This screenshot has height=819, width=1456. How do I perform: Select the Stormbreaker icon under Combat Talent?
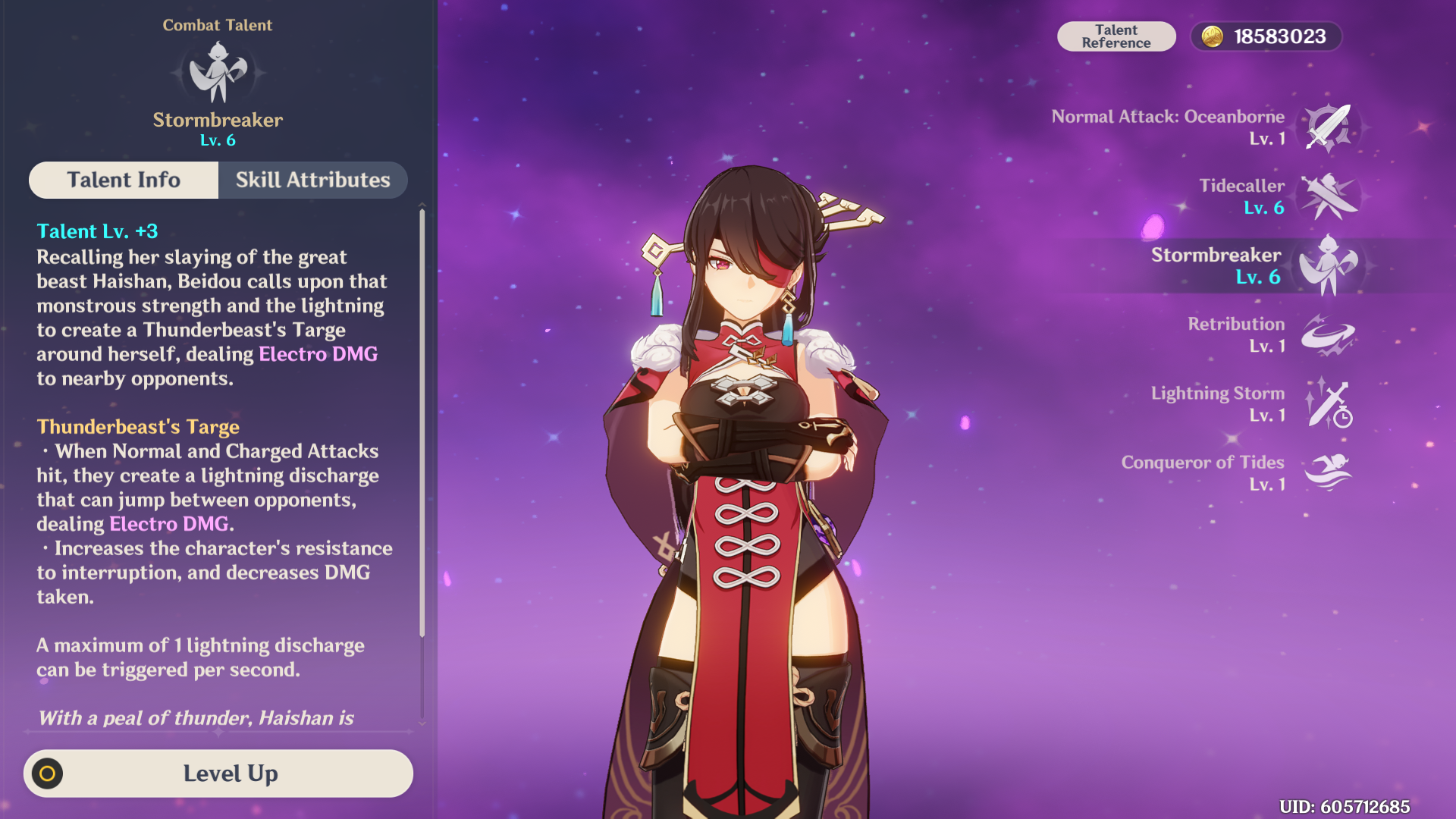click(218, 74)
